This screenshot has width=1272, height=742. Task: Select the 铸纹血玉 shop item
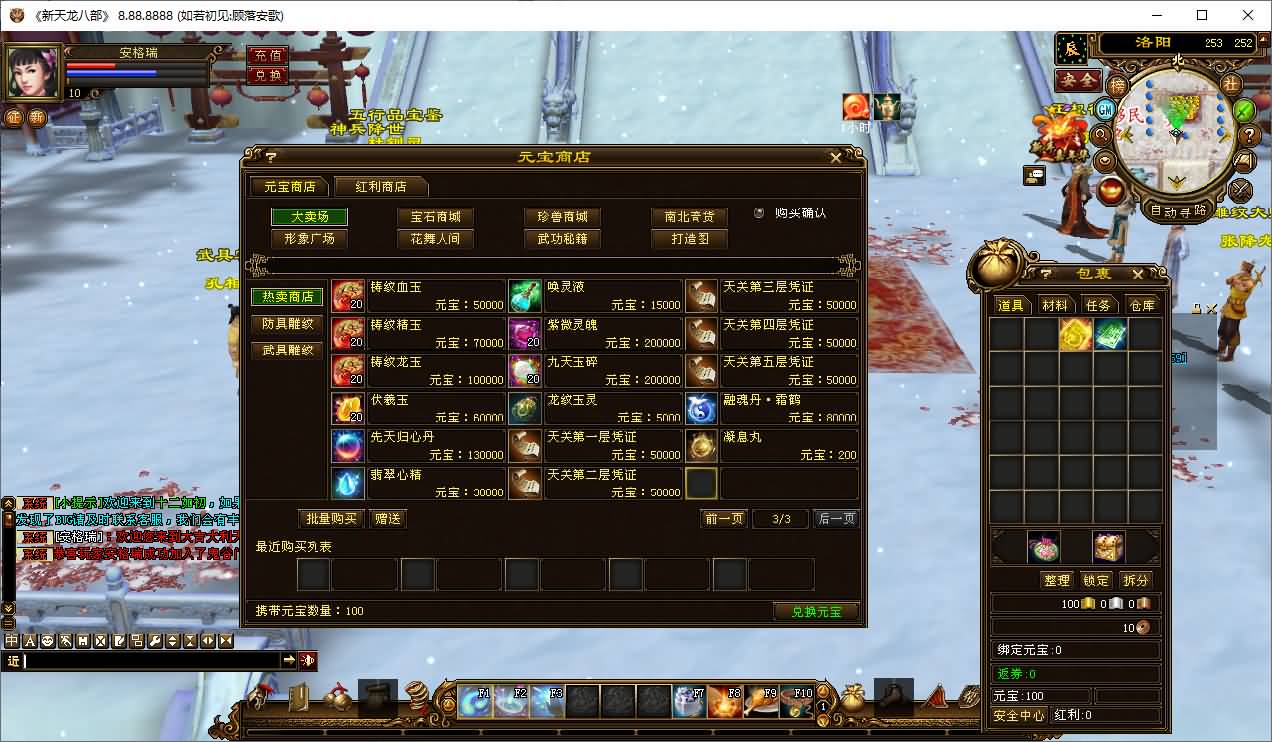[418, 296]
